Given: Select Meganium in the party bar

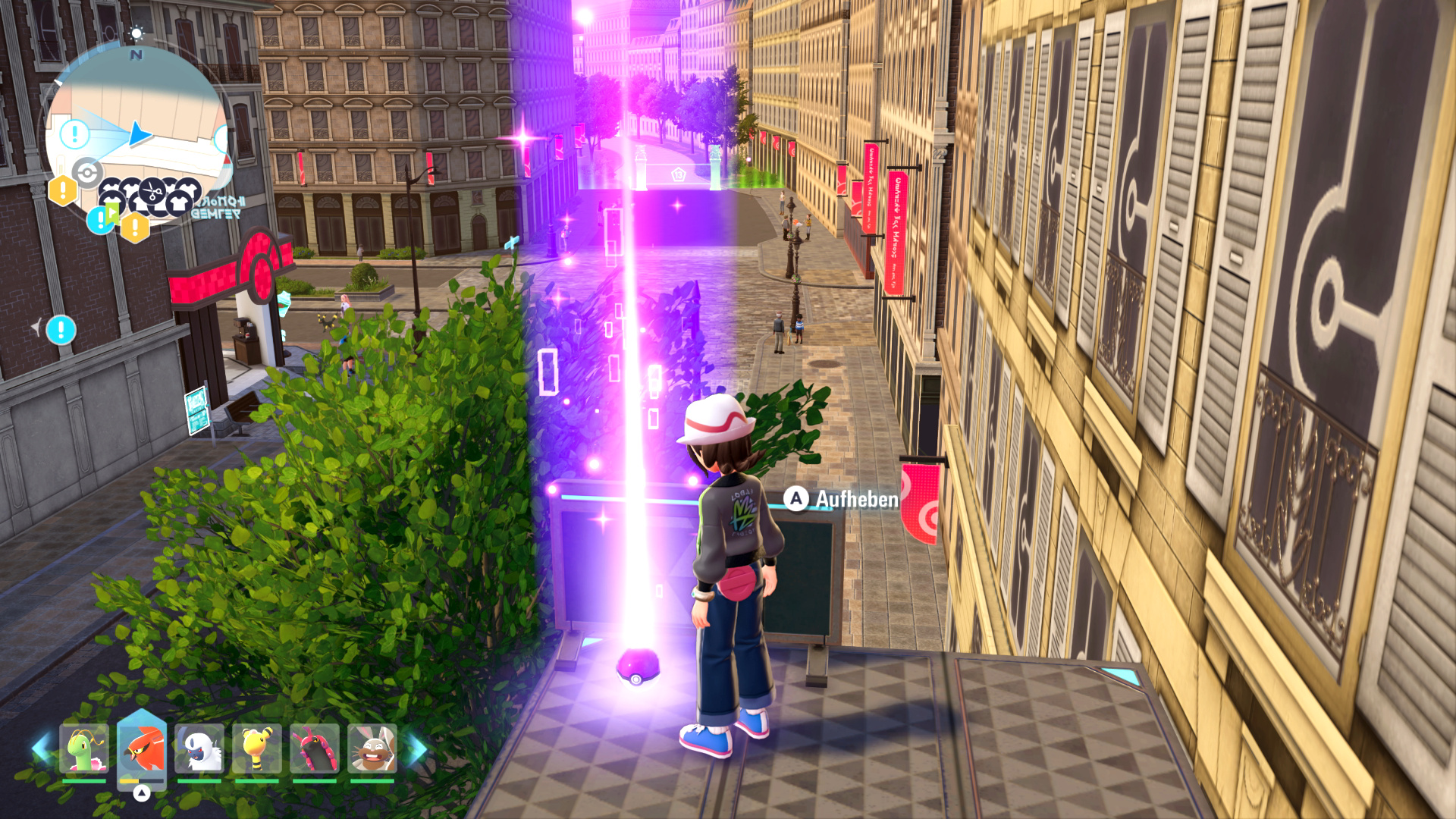Looking at the screenshot, I should pos(84,748).
